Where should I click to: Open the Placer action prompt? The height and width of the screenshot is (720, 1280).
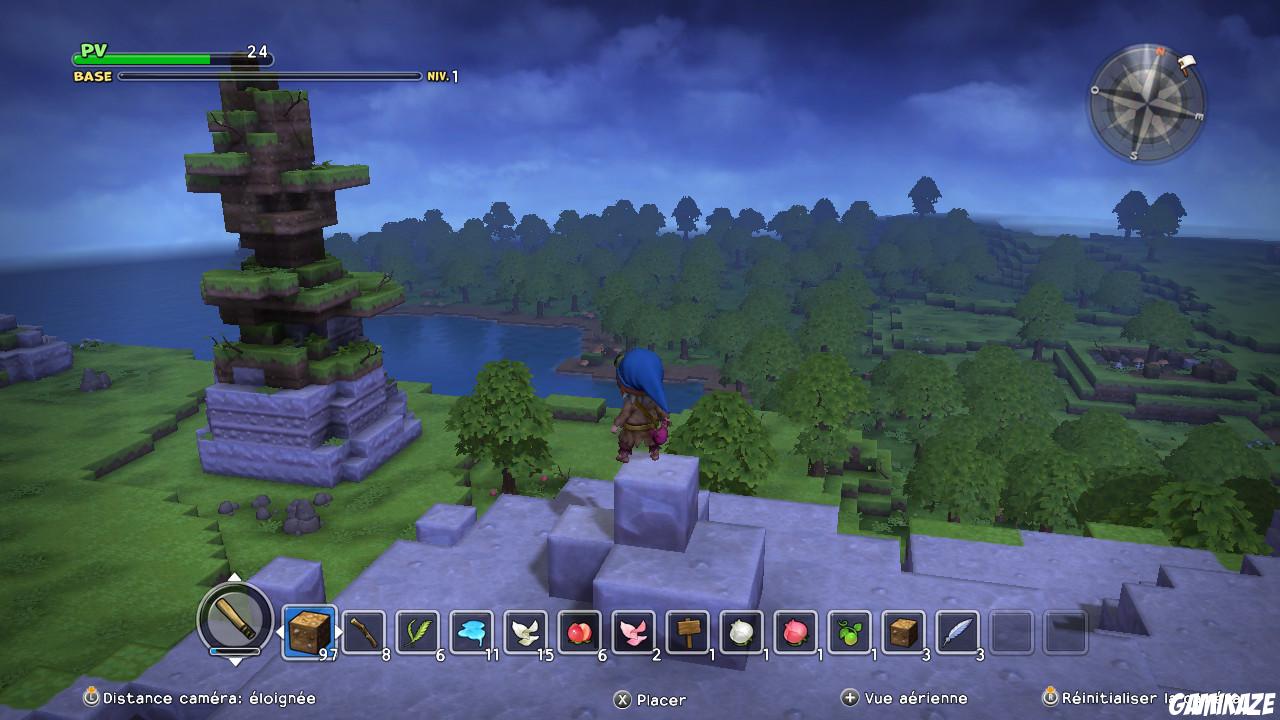645,699
